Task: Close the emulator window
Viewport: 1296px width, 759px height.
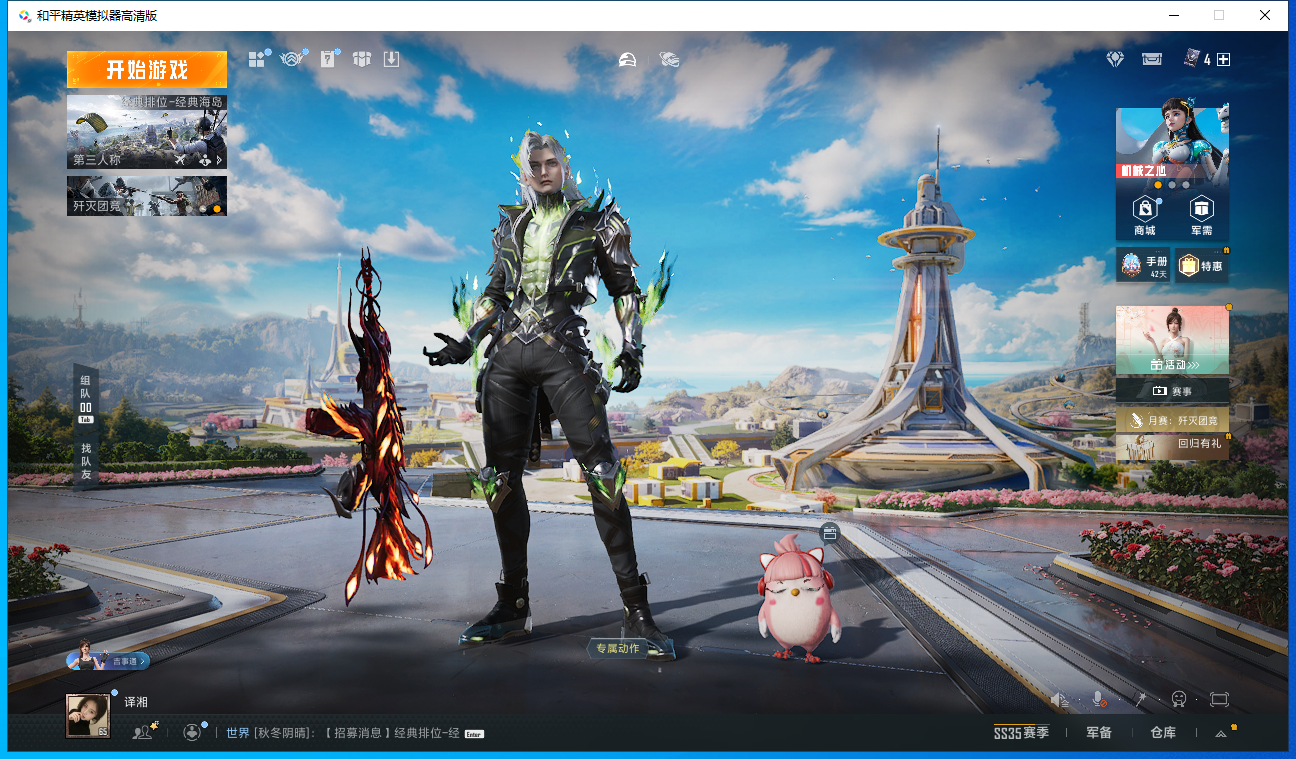Action: coord(1265,15)
